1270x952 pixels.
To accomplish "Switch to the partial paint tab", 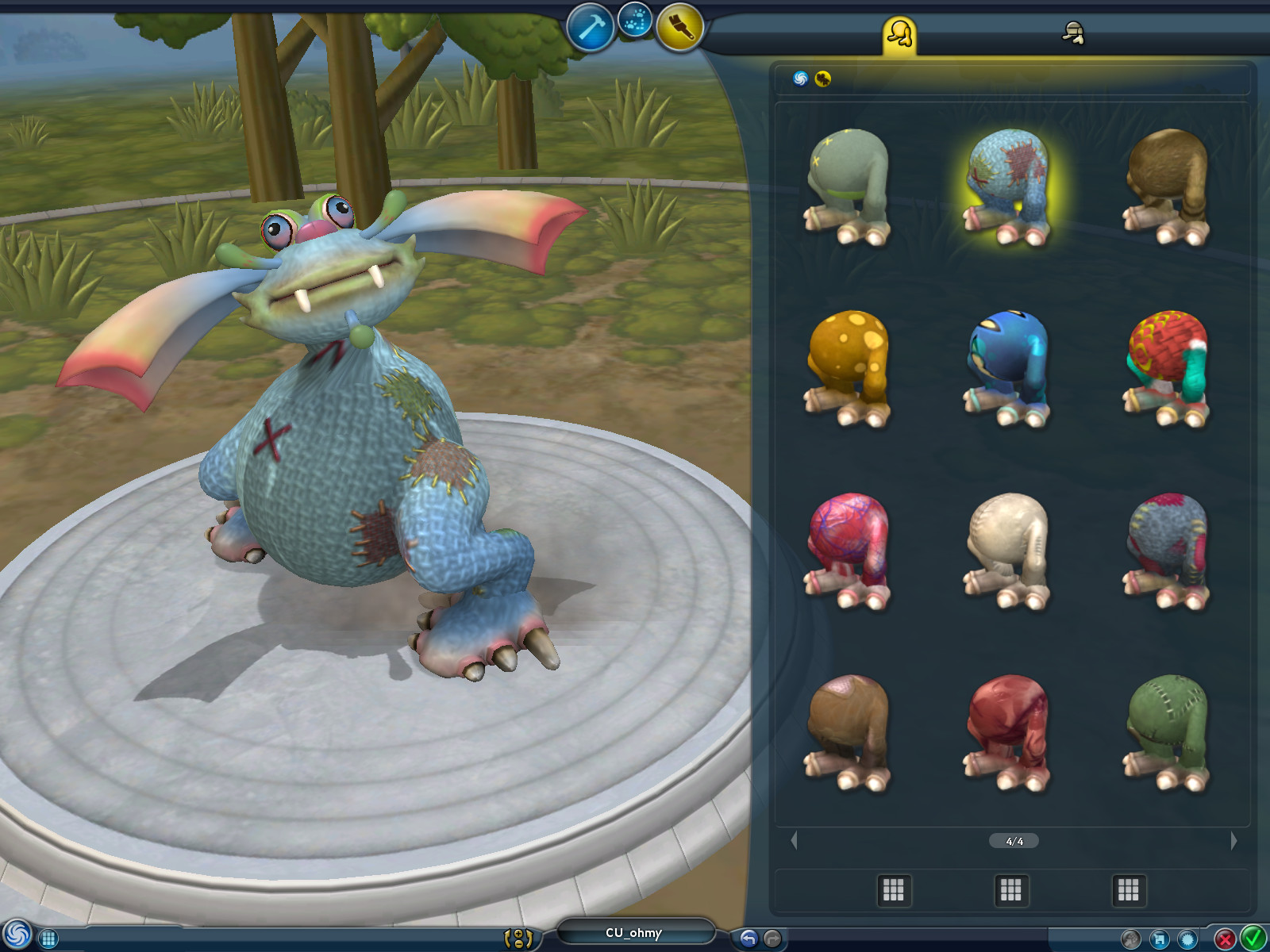I will [x=1073, y=33].
